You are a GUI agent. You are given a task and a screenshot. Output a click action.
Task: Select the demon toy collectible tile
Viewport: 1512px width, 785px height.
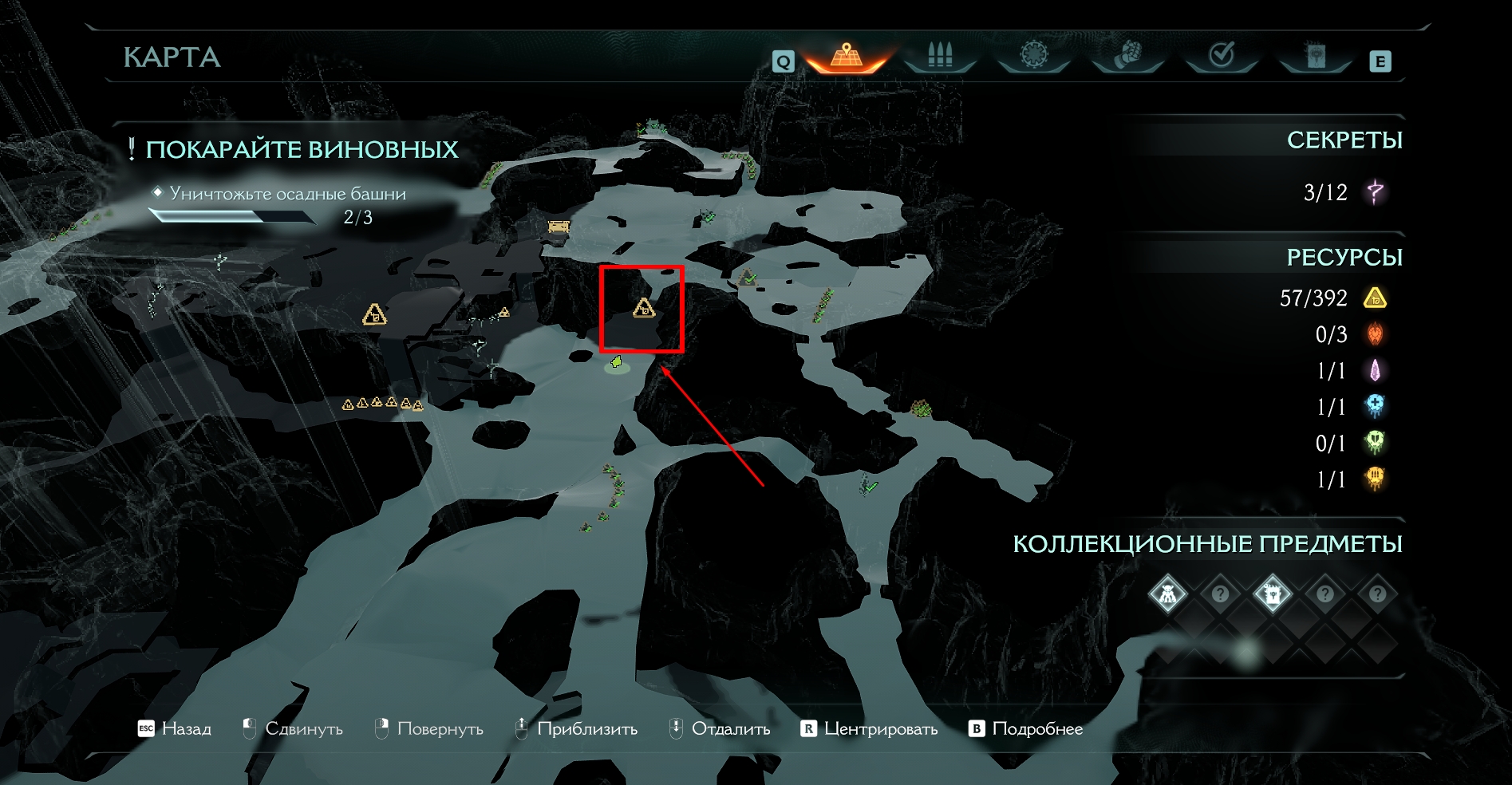pyautogui.click(x=1167, y=594)
